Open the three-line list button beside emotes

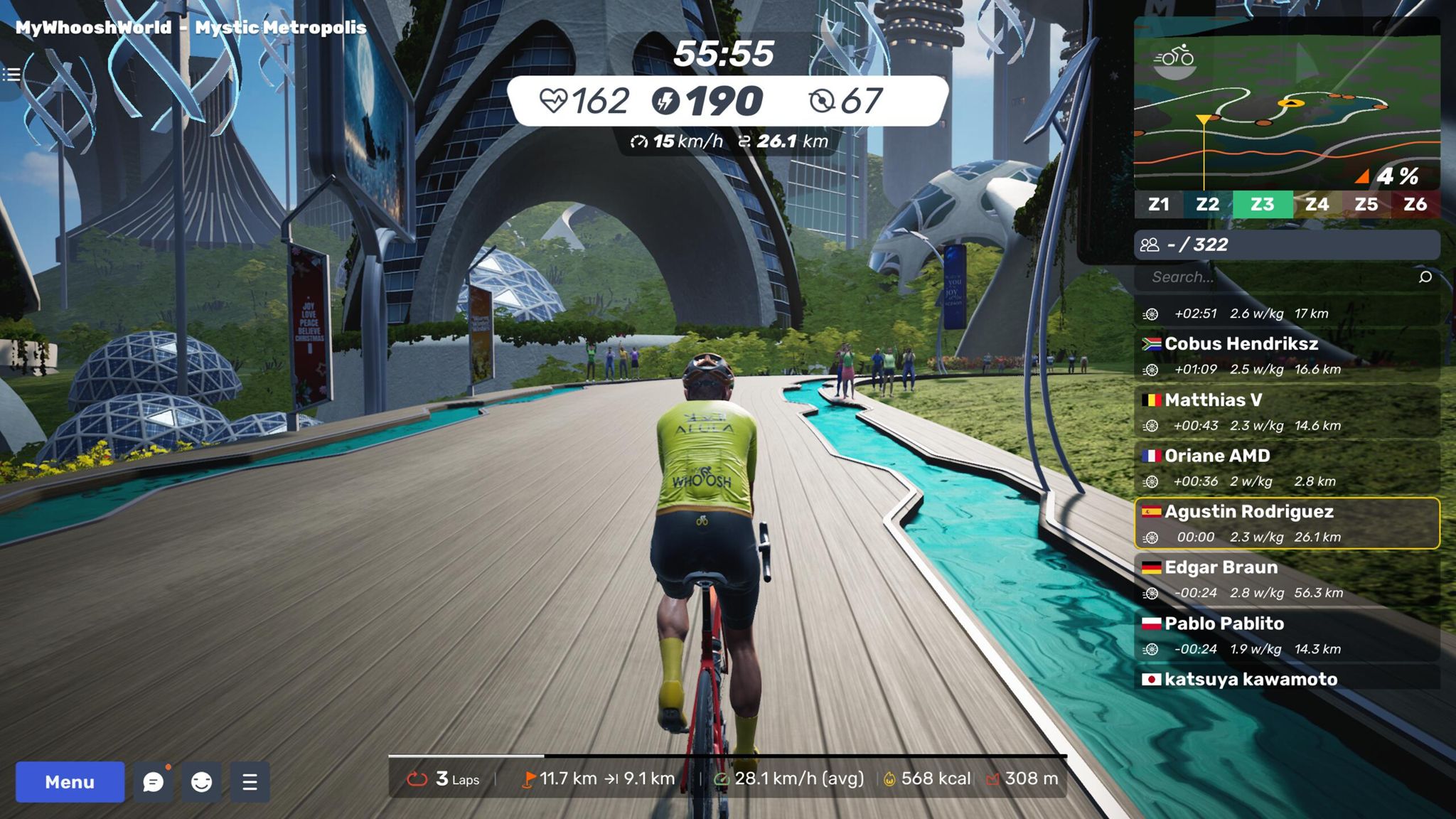click(x=250, y=782)
